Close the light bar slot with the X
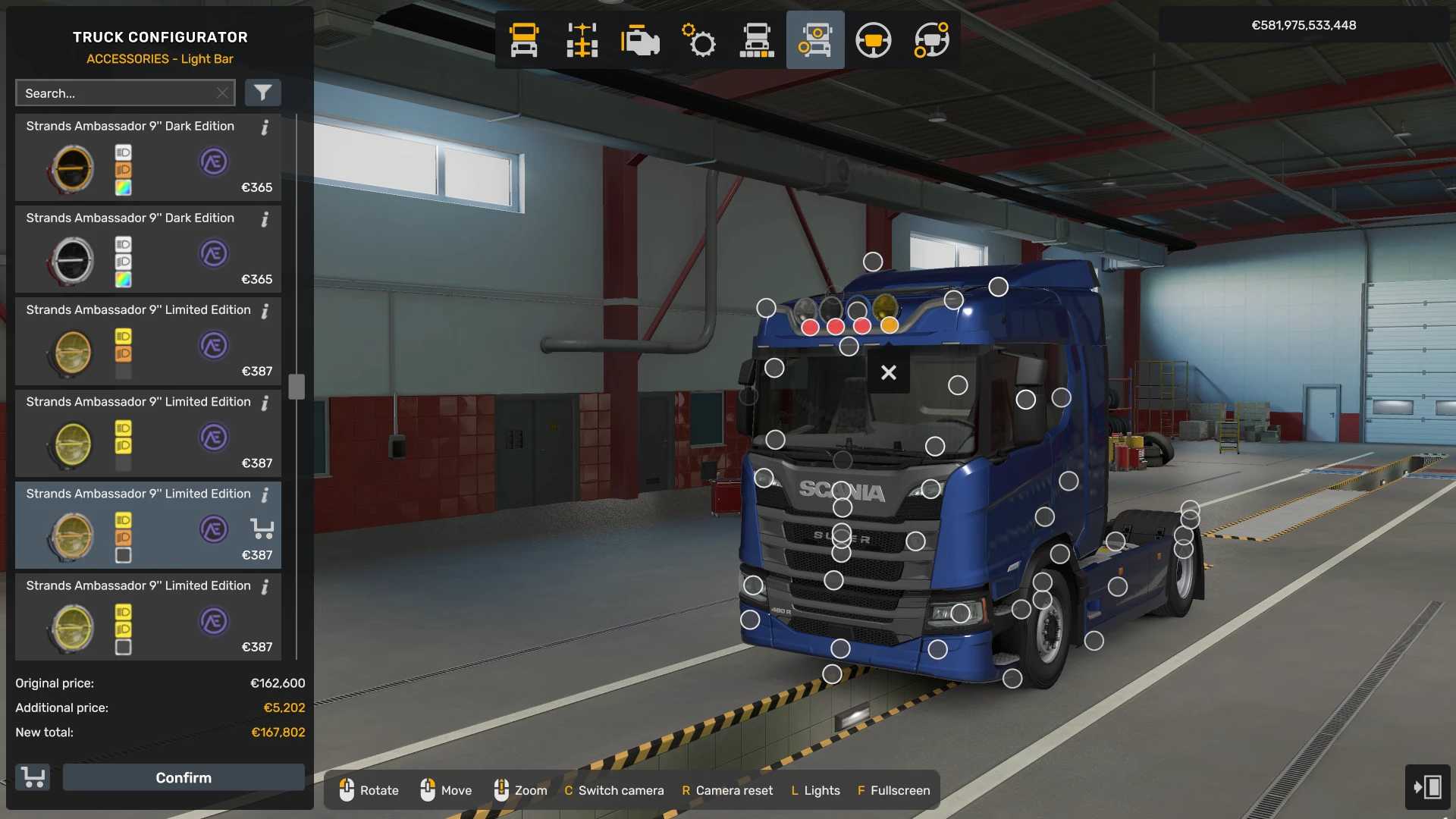 pyautogui.click(x=888, y=372)
